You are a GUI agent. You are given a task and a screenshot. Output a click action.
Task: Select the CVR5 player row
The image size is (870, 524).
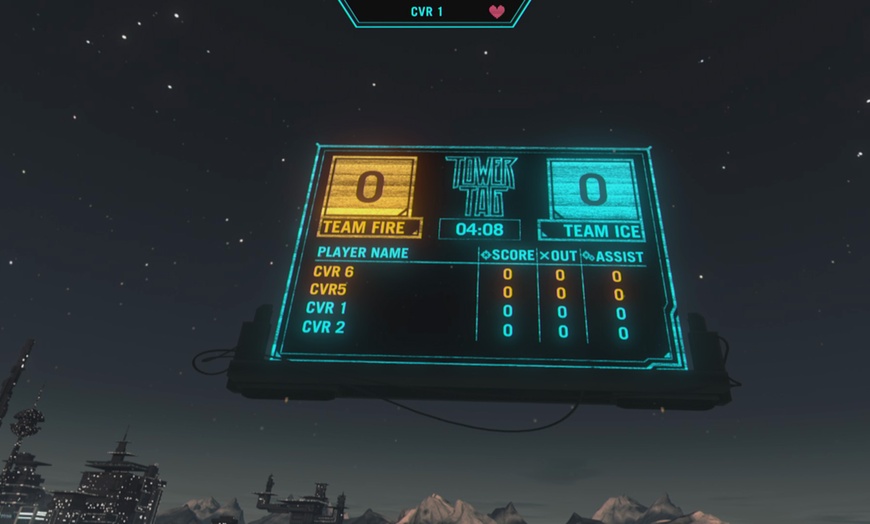(x=329, y=290)
